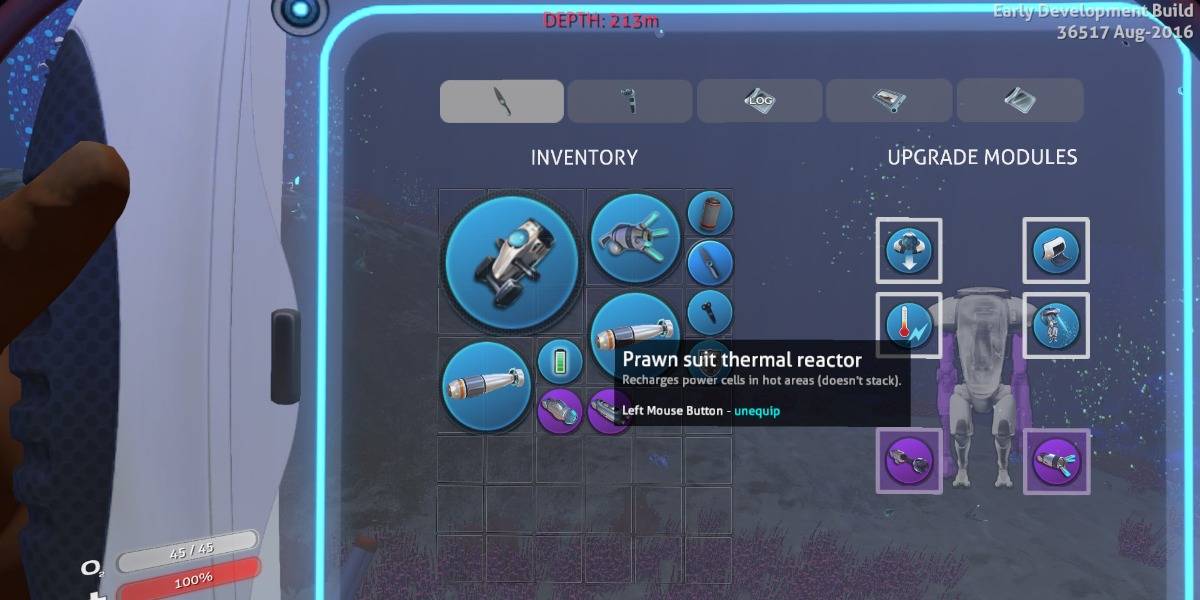Image resolution: width=1200 pixels, height=600 pixels.
Task: Select the jump jet upgrade module
Action: 1056,325
